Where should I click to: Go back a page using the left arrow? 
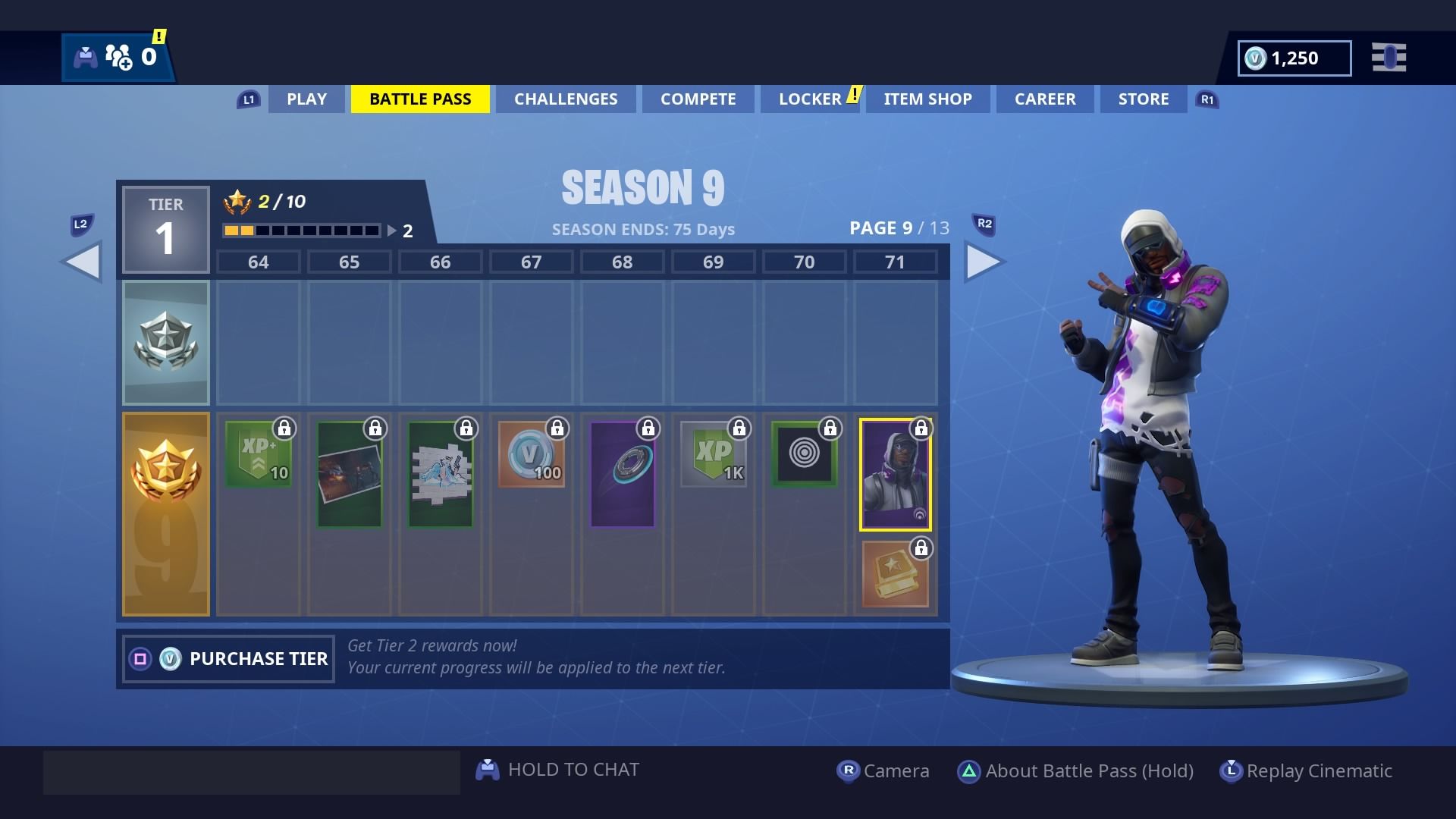pyautogui.click(x=83, y=262)
